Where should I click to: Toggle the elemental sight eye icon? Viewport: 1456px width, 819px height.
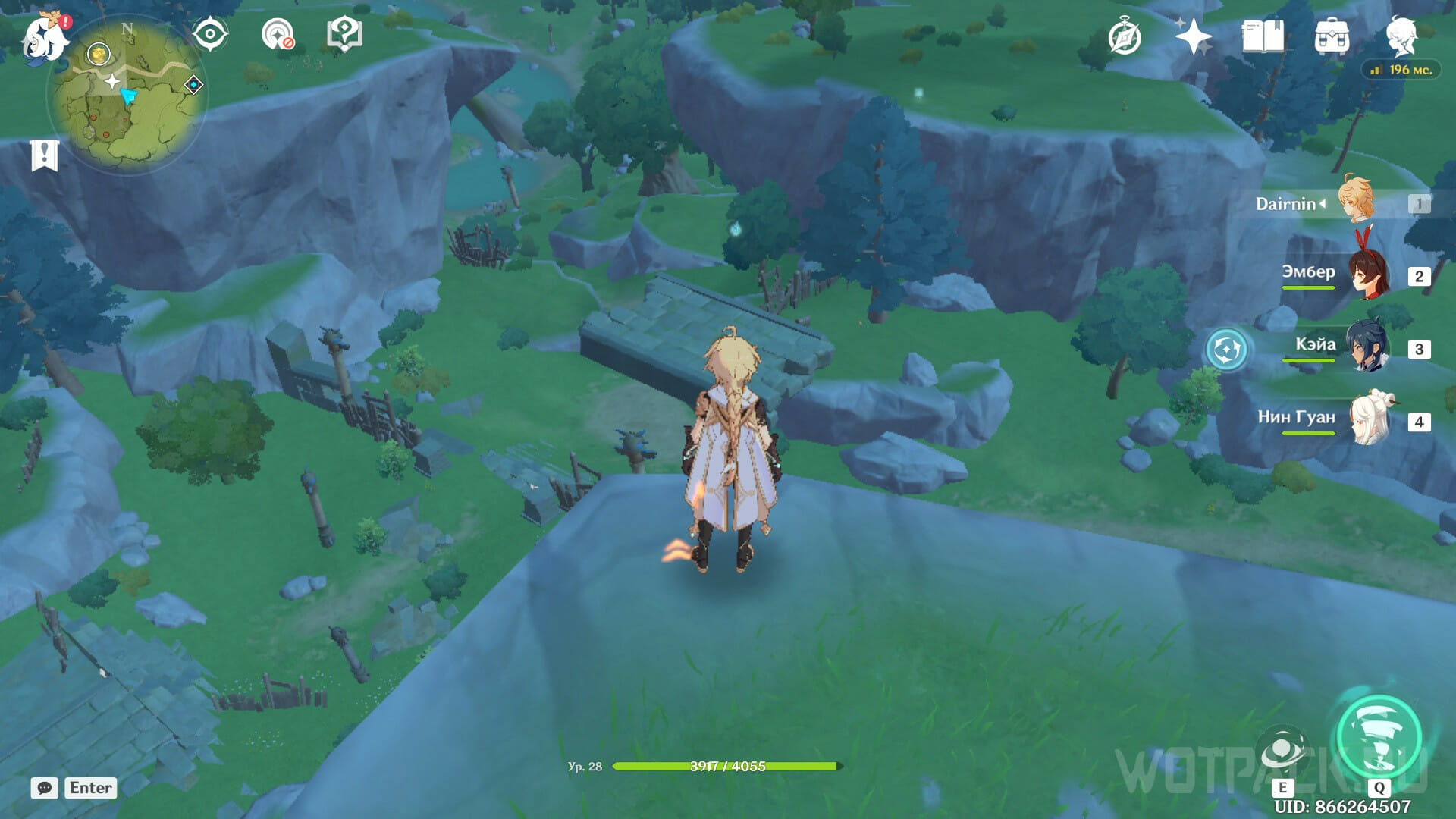pos(209,35)
